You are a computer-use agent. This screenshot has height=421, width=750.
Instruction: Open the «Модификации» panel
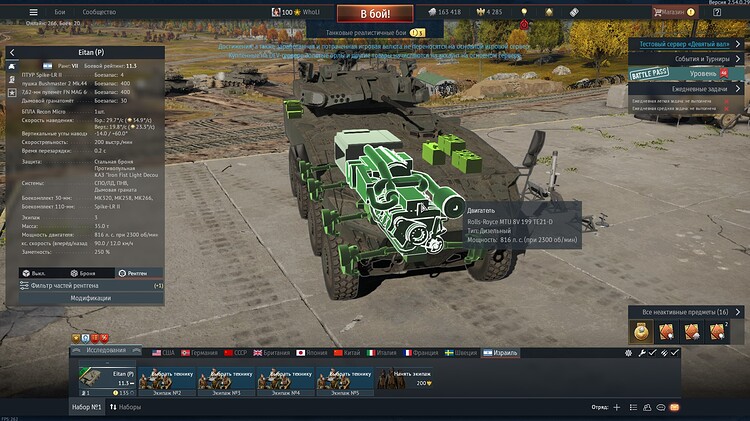pyautogui.click(x=90, y=298)
